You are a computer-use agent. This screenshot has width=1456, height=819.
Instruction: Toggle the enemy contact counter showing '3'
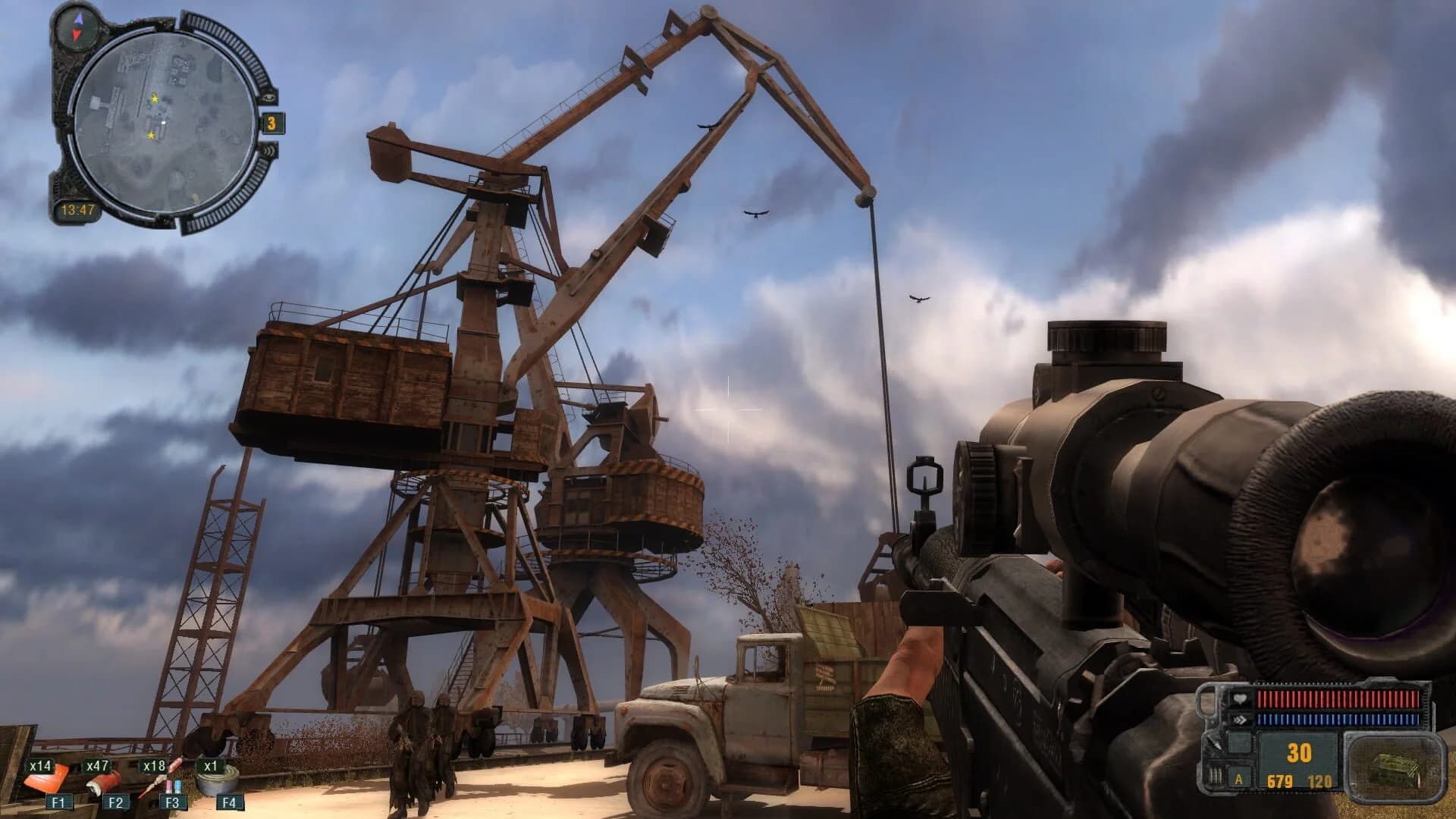click(271, 123)
